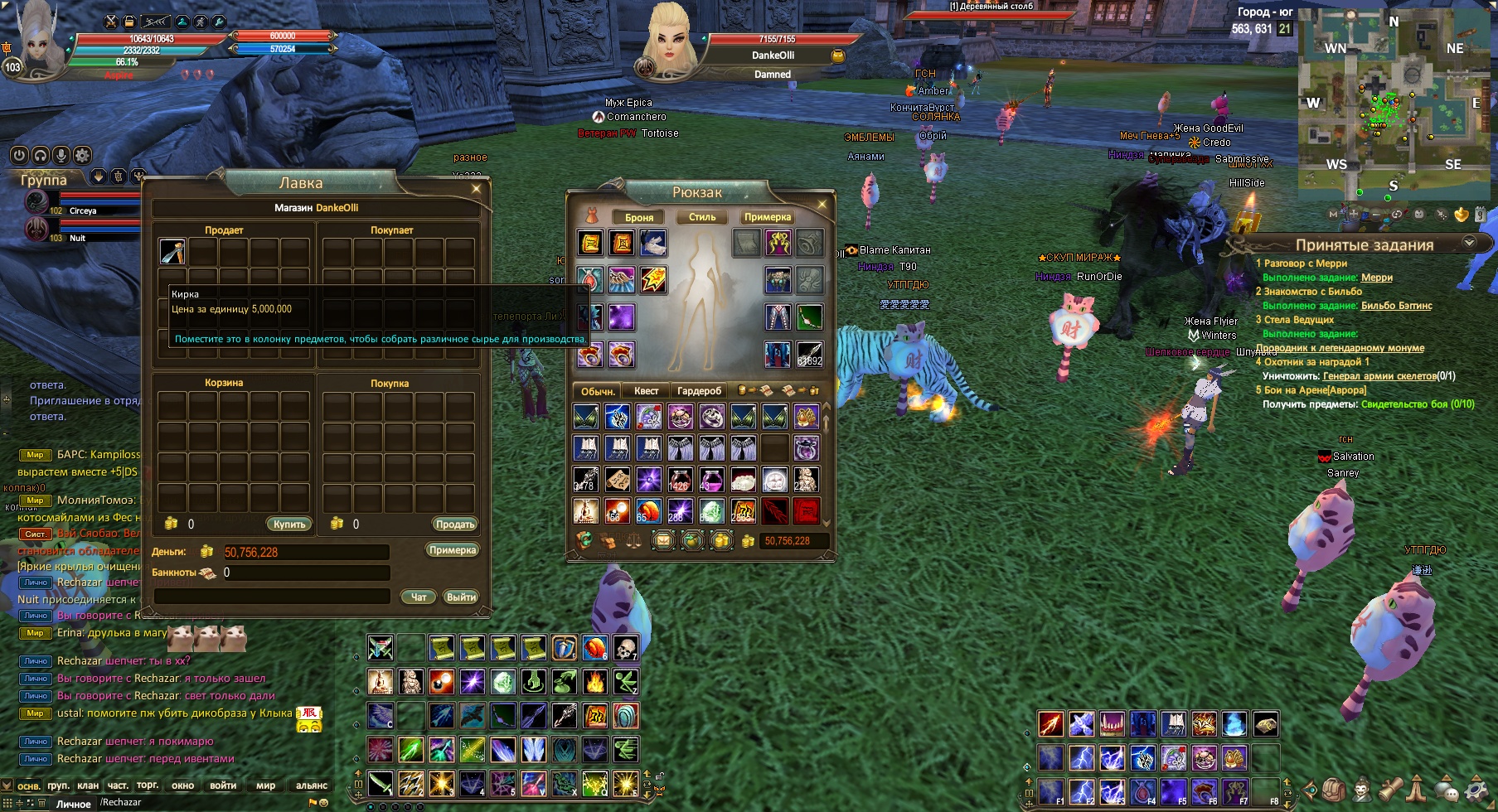Open the Примерка preview in shop
The width and height of the screenshot is (1498, 812).
453,550
